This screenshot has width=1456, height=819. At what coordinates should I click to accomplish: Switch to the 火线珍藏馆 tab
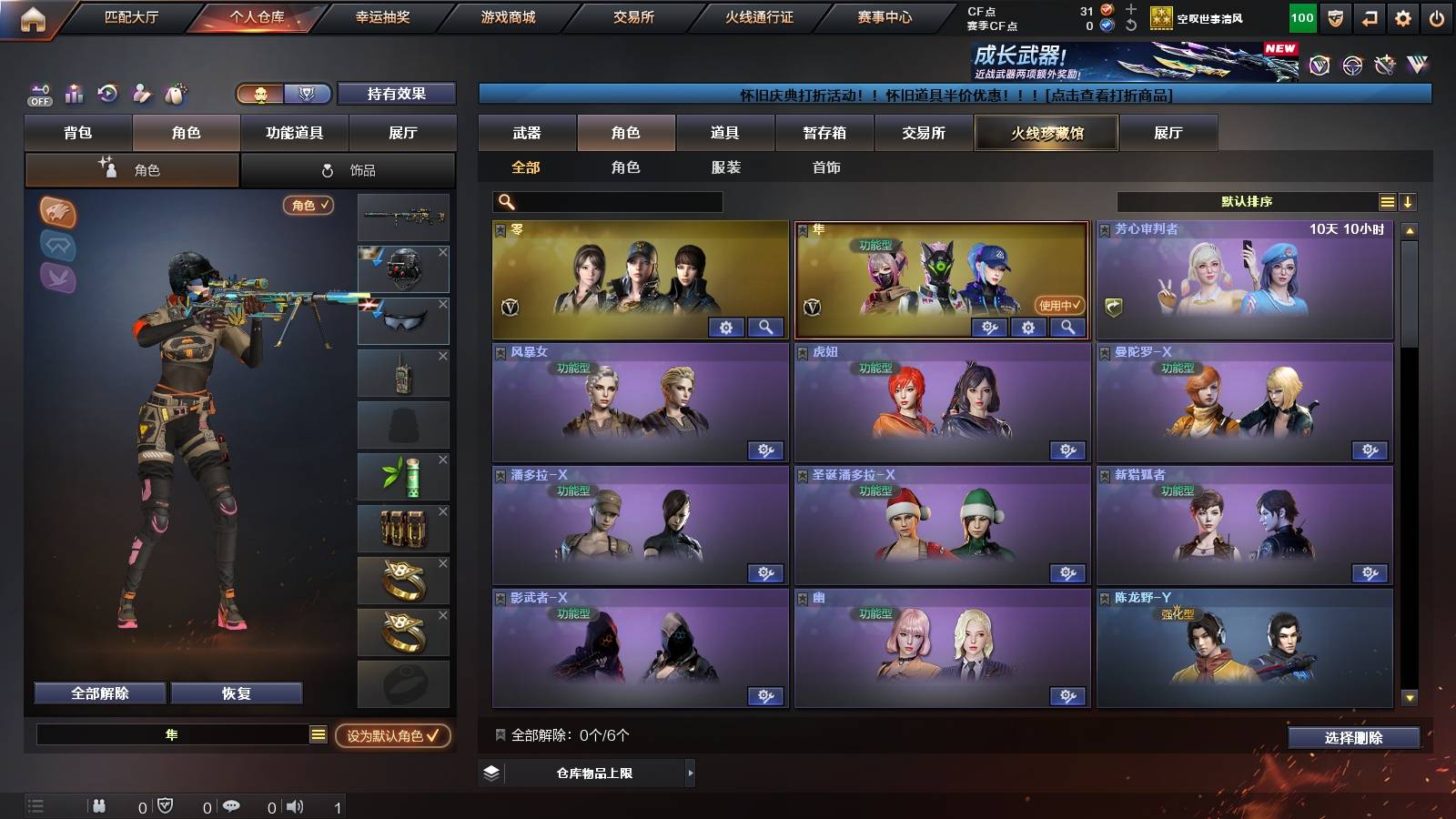point(1046,133)
